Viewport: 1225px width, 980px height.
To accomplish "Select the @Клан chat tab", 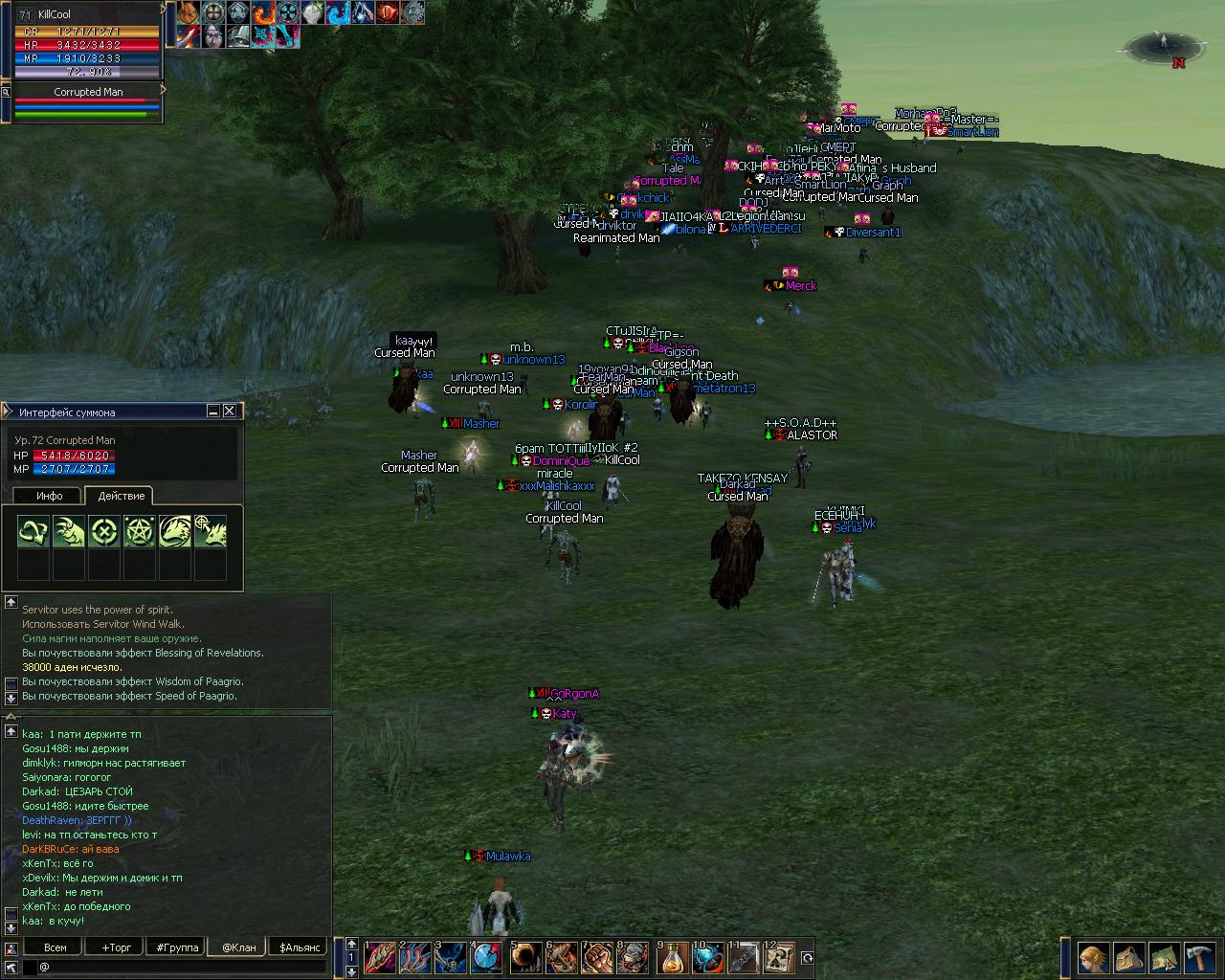I will (x=239, y=947).
